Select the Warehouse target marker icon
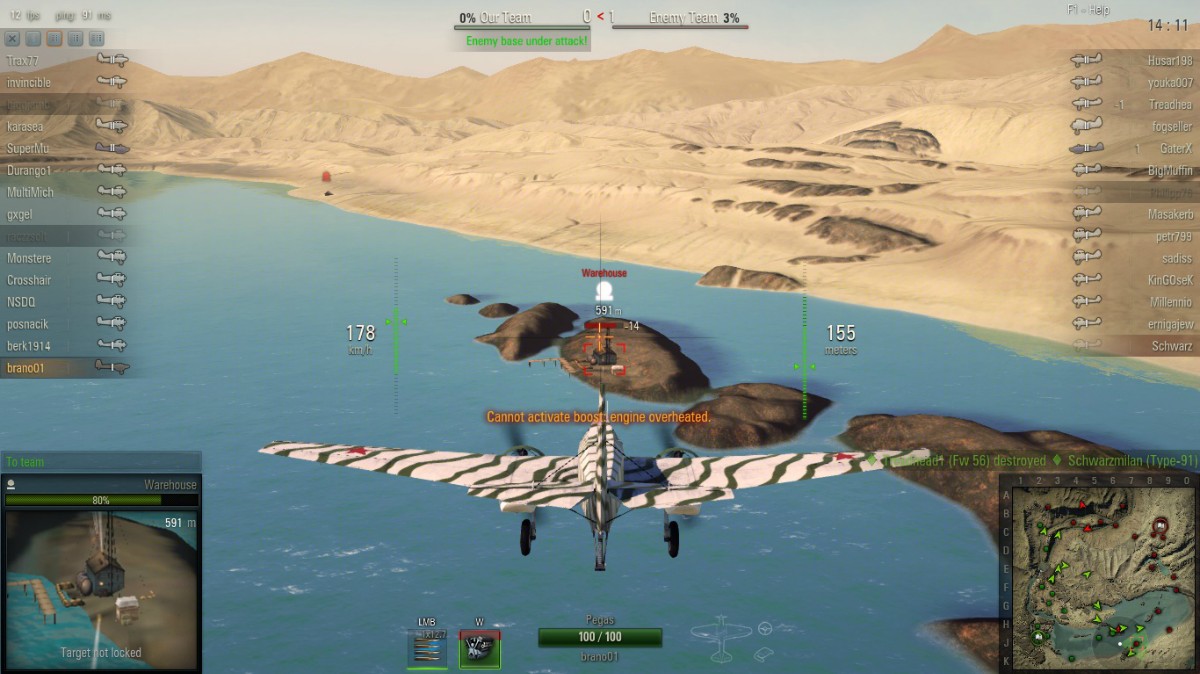The width and height of the screenshot is (1200, 674). click(x=603, y=291)
